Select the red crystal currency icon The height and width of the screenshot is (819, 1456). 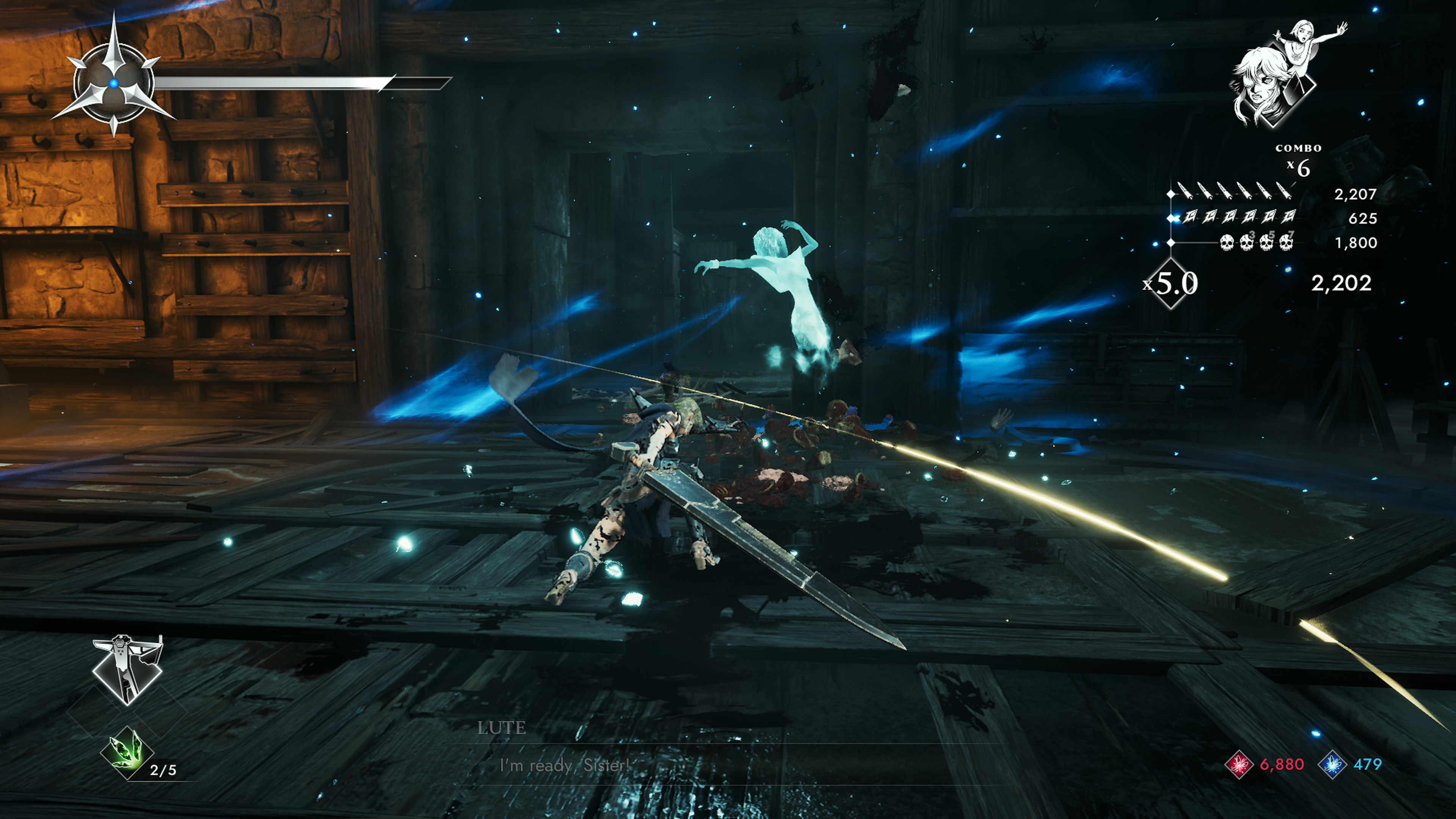point(1239,765)
